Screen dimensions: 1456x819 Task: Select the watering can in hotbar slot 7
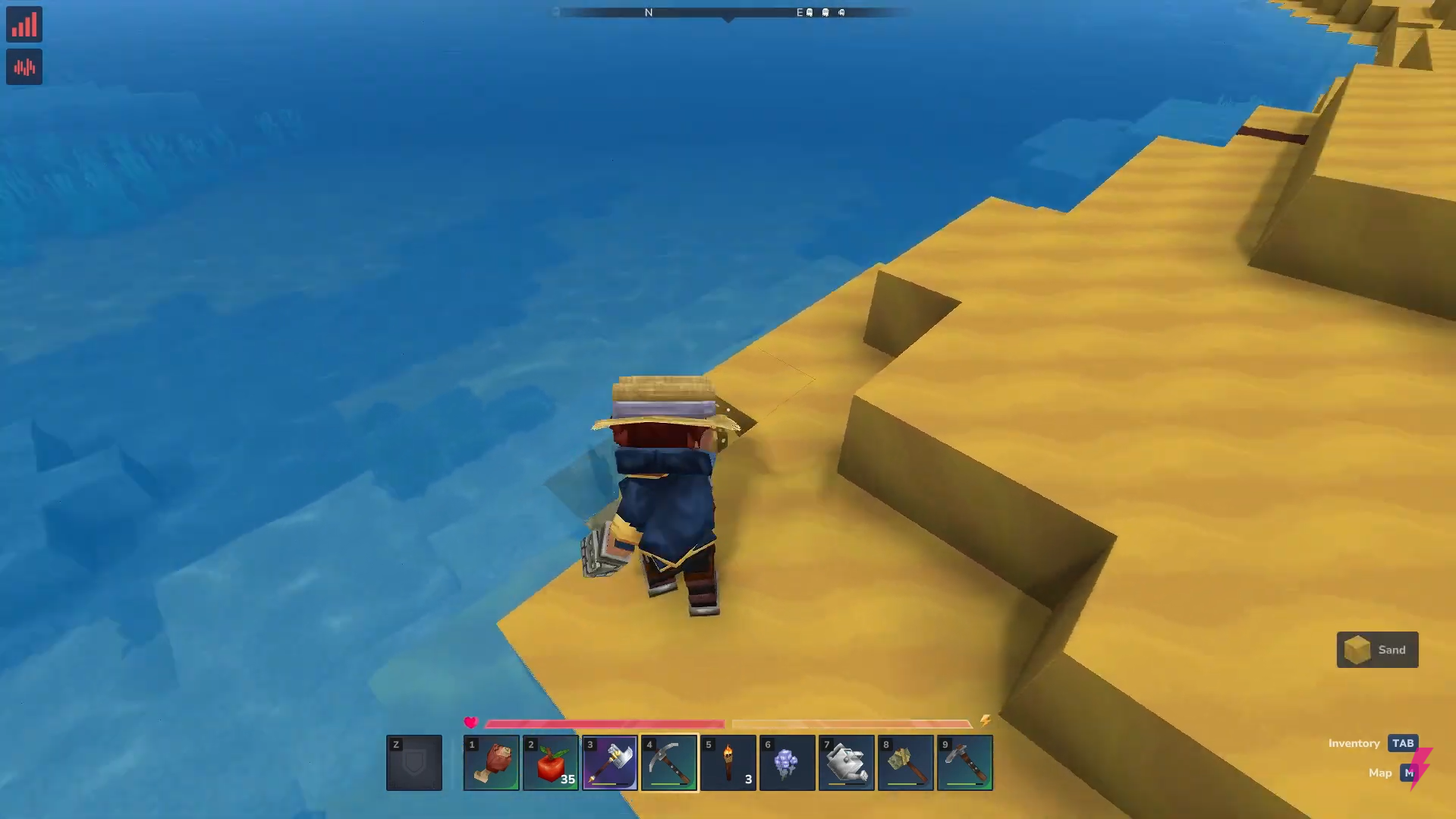(x=846, y=762)
